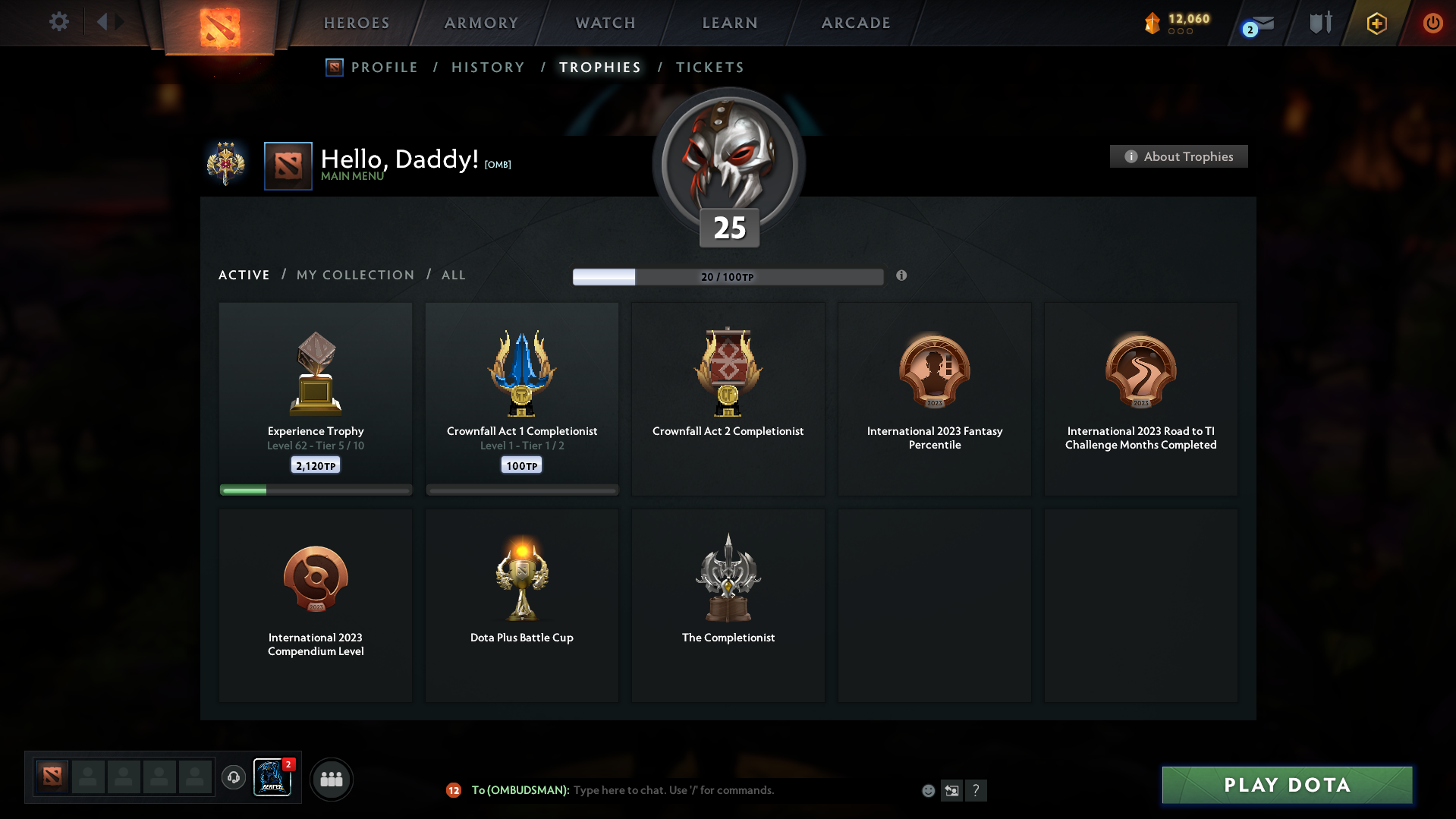Switch to the MY COLLECTION tab
Viewport: 1456px width, 819px height.
click(x=354, y=275)
